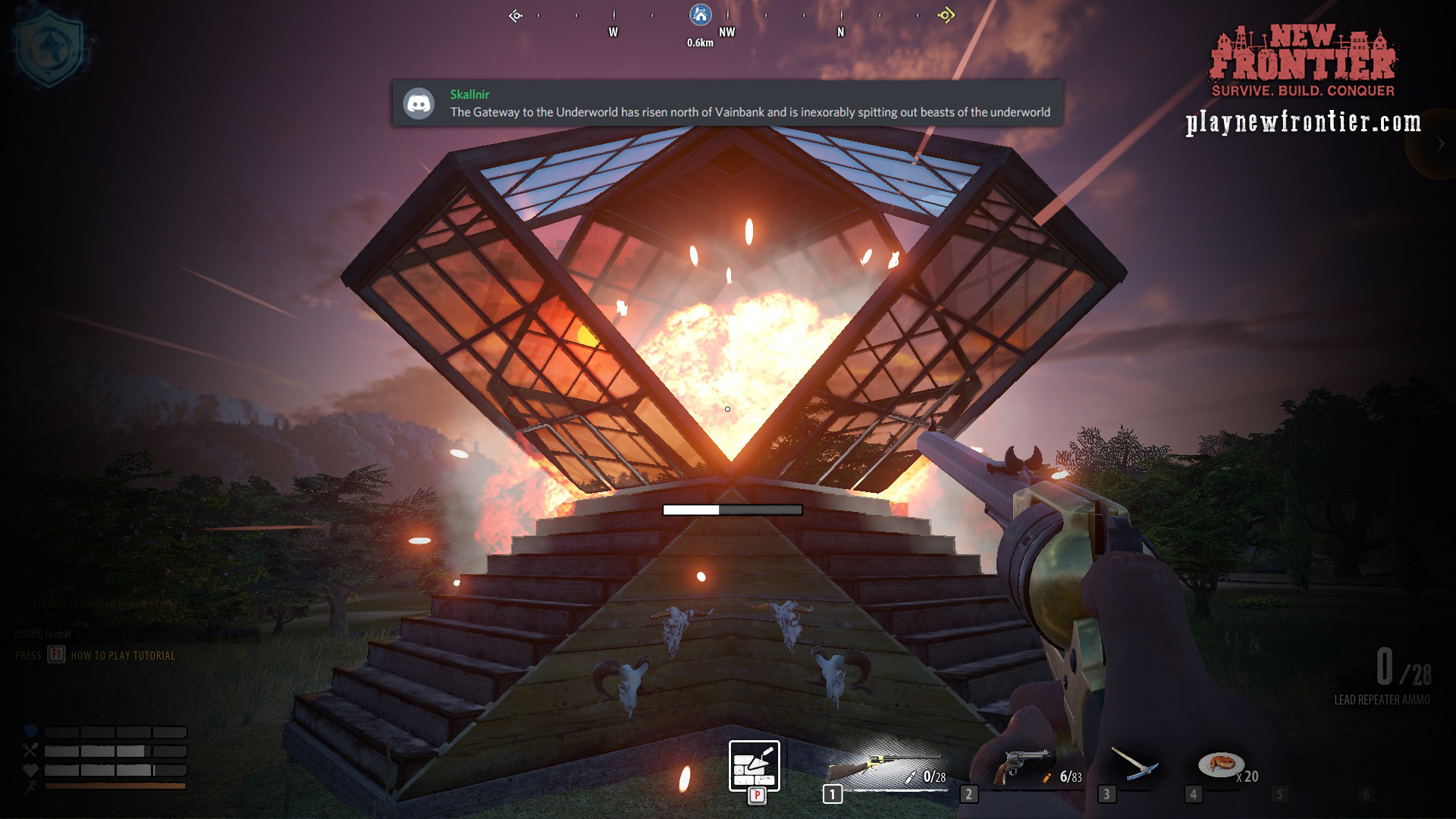Click the faction shield emblem
Viewport: 1456px width, 819px height.
tap(50, 49)
